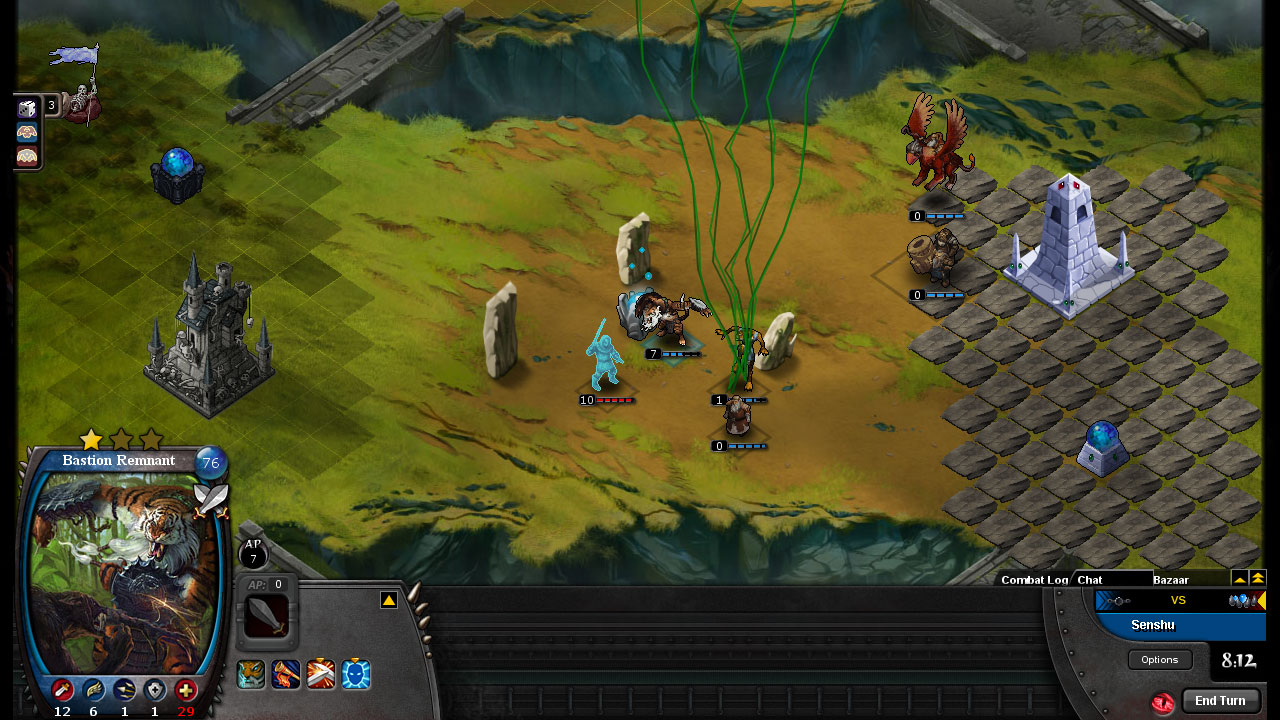Expand the ability bar with the yellow triangle

tap(389, 599)
